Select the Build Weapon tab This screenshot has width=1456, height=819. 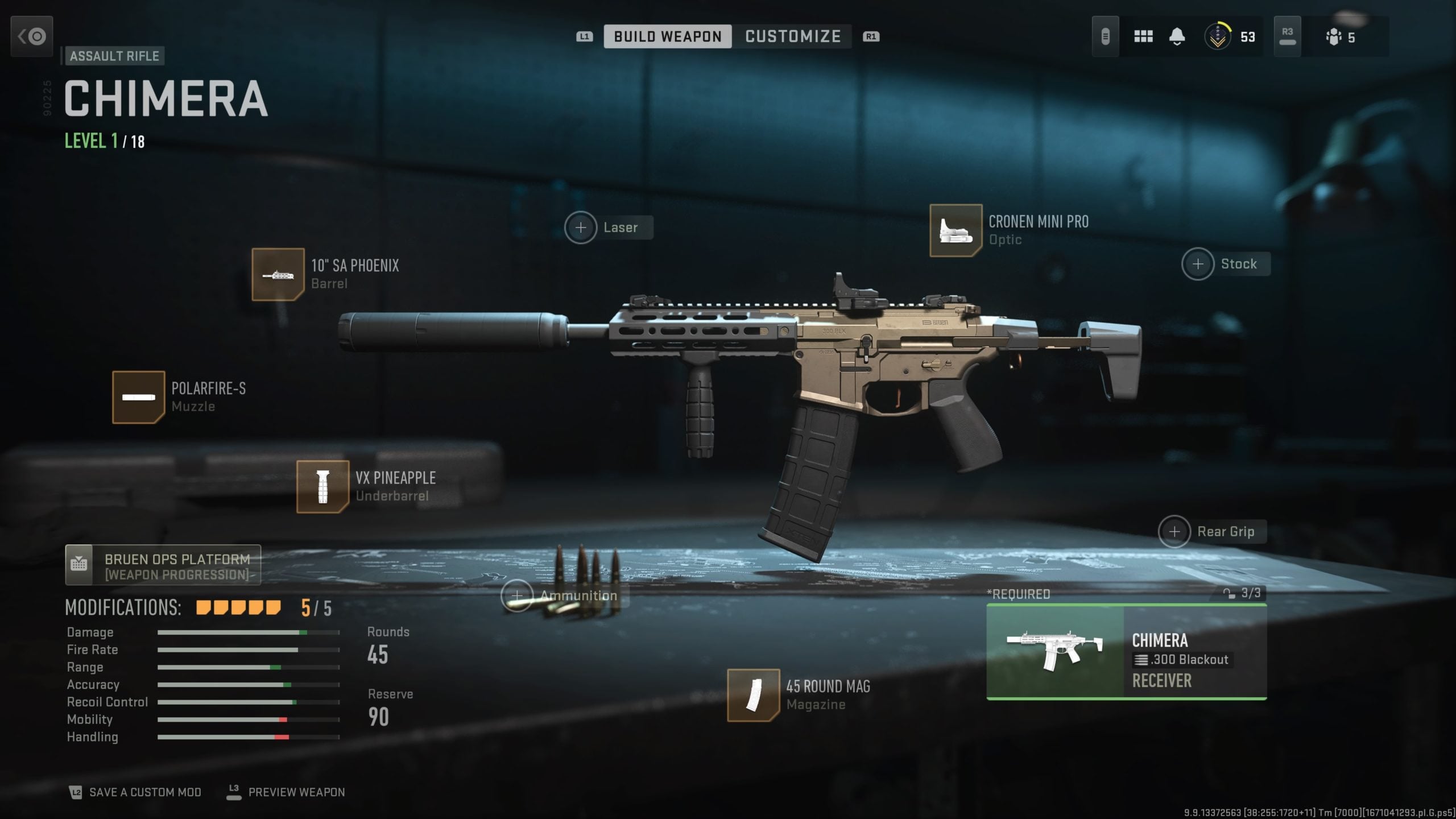pos(669,36)
